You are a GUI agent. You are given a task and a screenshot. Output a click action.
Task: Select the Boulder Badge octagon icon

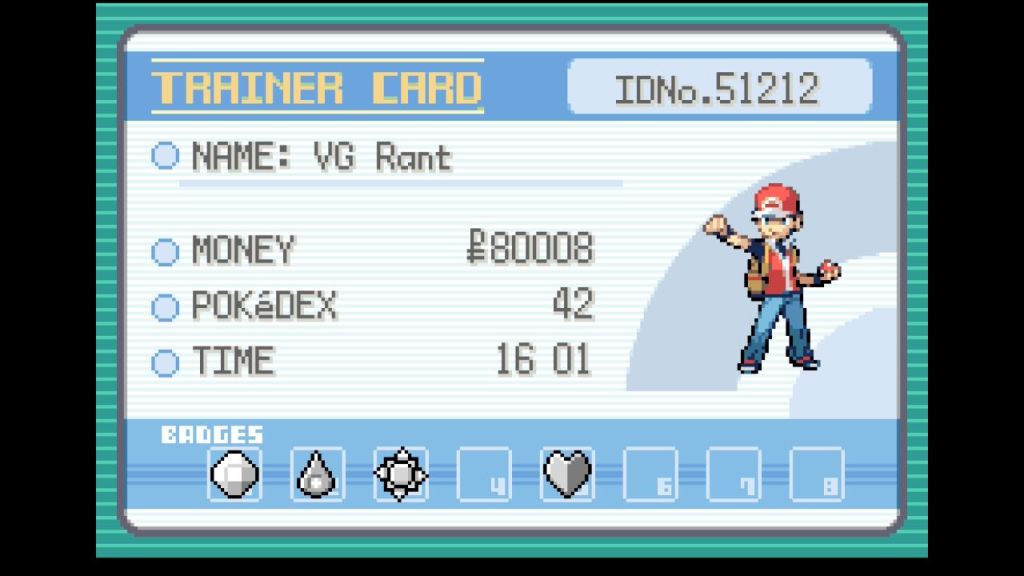(235, 474)
